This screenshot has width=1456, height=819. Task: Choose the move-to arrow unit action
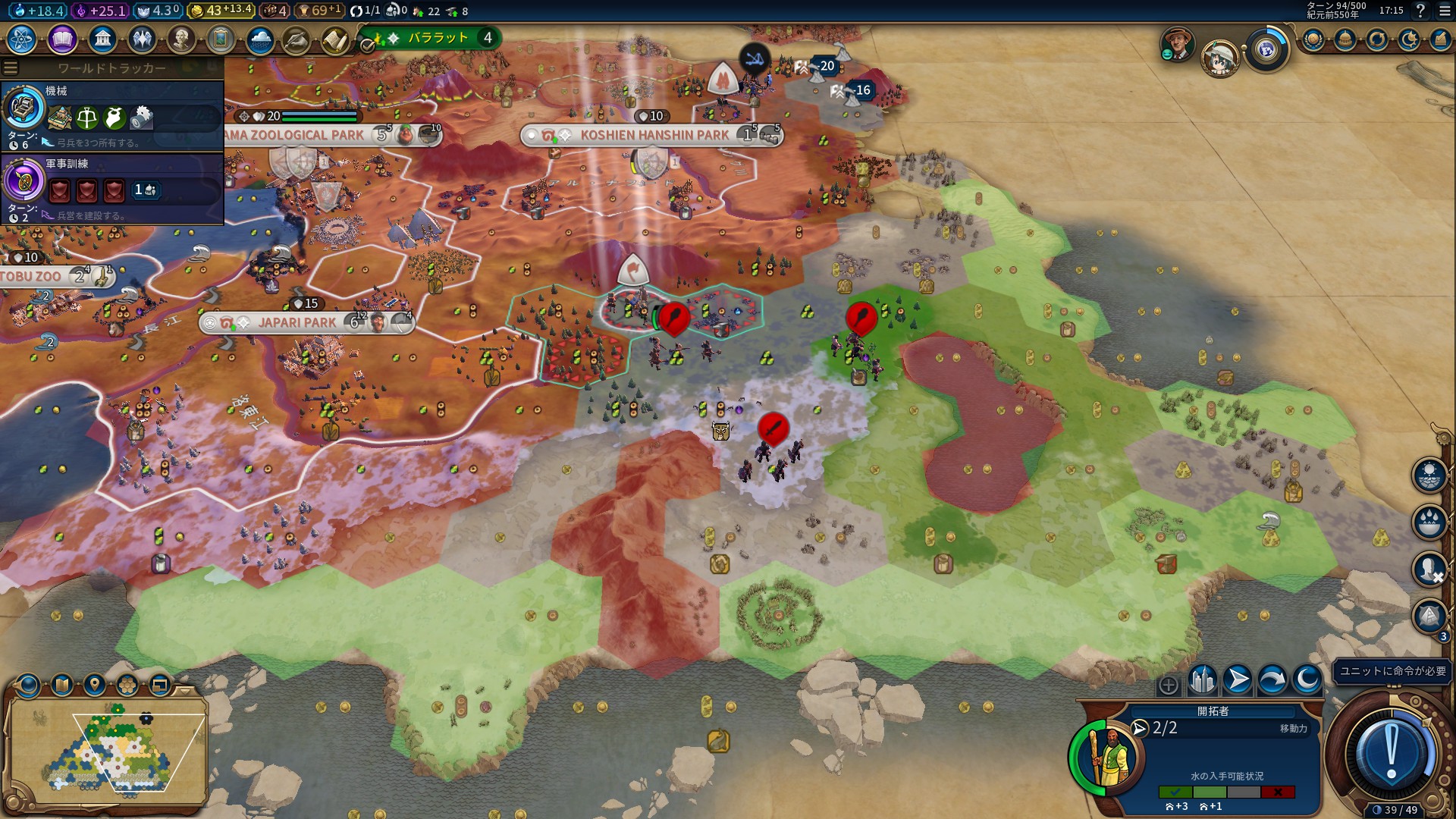pyautogui.click(x=1238, y=679)
